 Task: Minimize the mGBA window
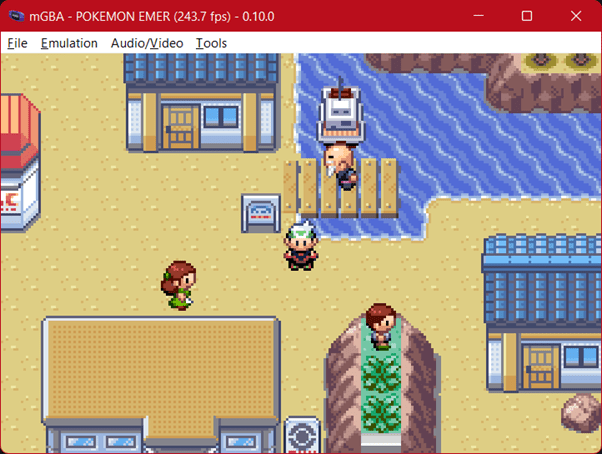[x=481, y=16]
